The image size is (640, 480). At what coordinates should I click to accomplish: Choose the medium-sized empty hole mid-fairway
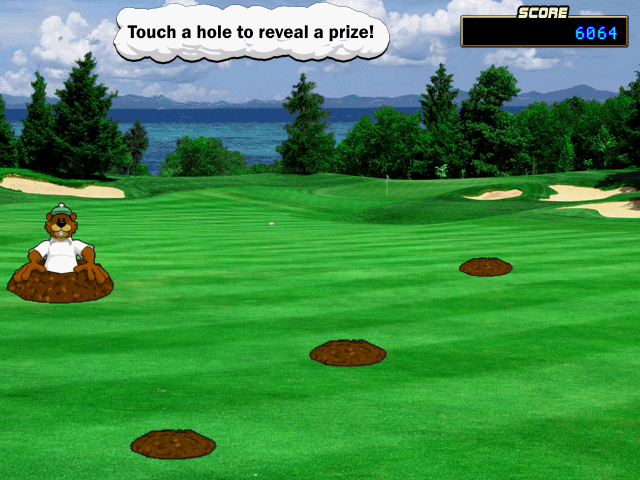tap(348, 353)
